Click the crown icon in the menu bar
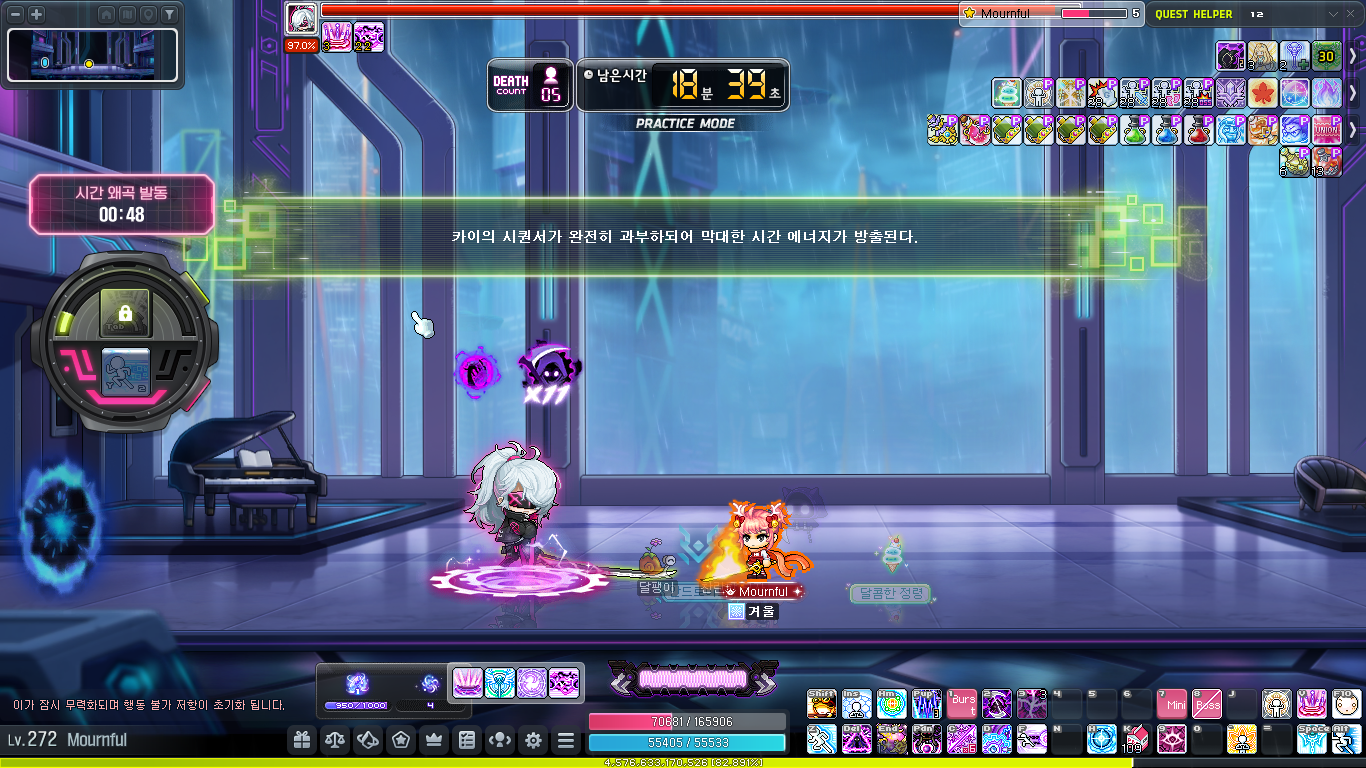 pos(434,740)
